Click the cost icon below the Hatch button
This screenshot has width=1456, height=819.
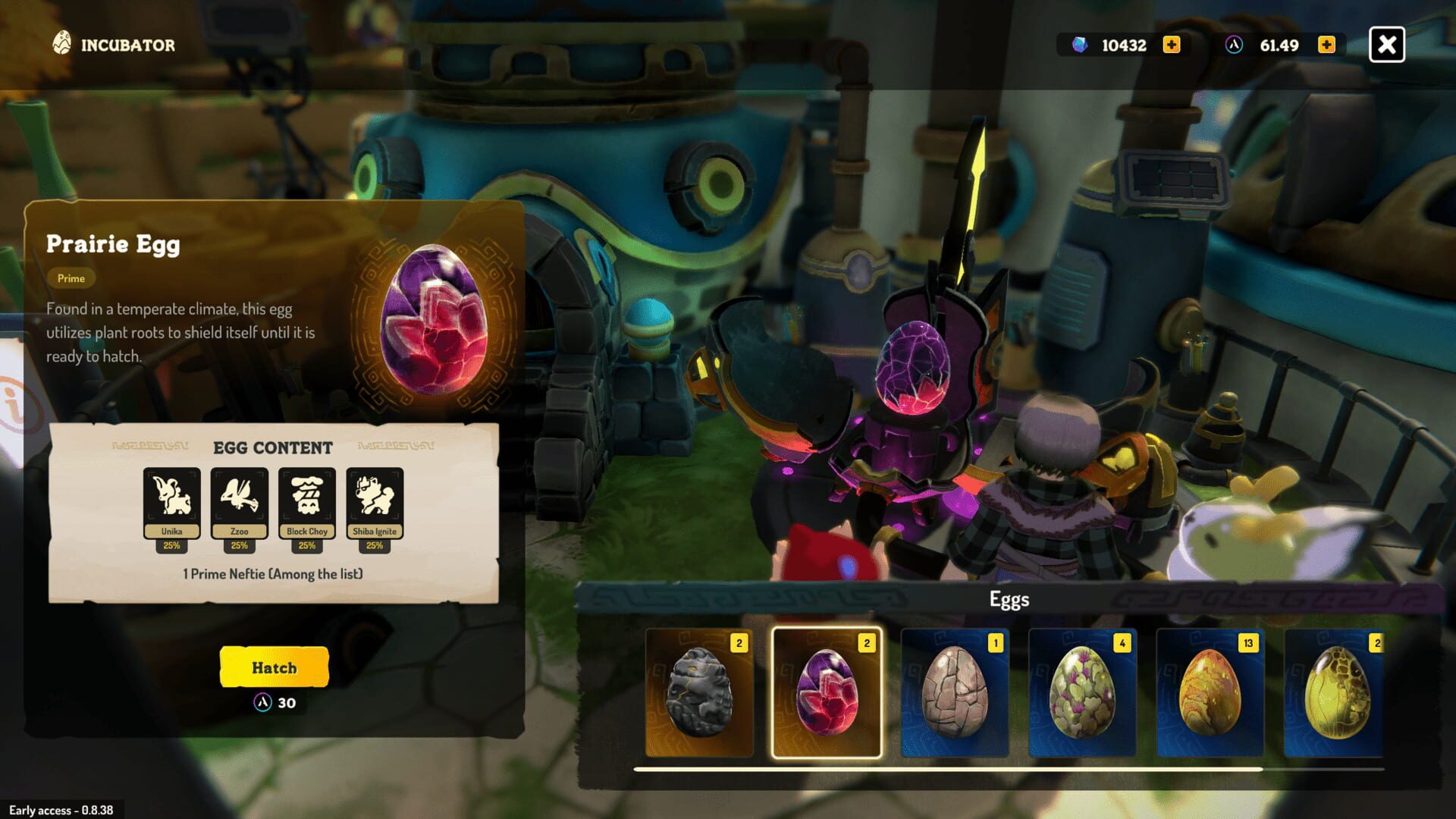[262, 704]
